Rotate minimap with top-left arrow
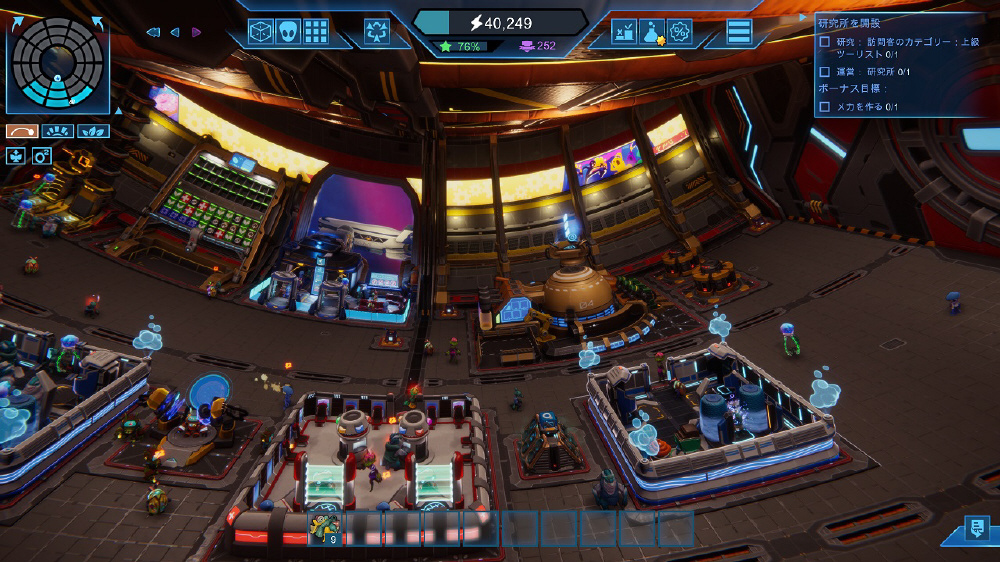Screen dimensions: 1000x562 (17, 24)
